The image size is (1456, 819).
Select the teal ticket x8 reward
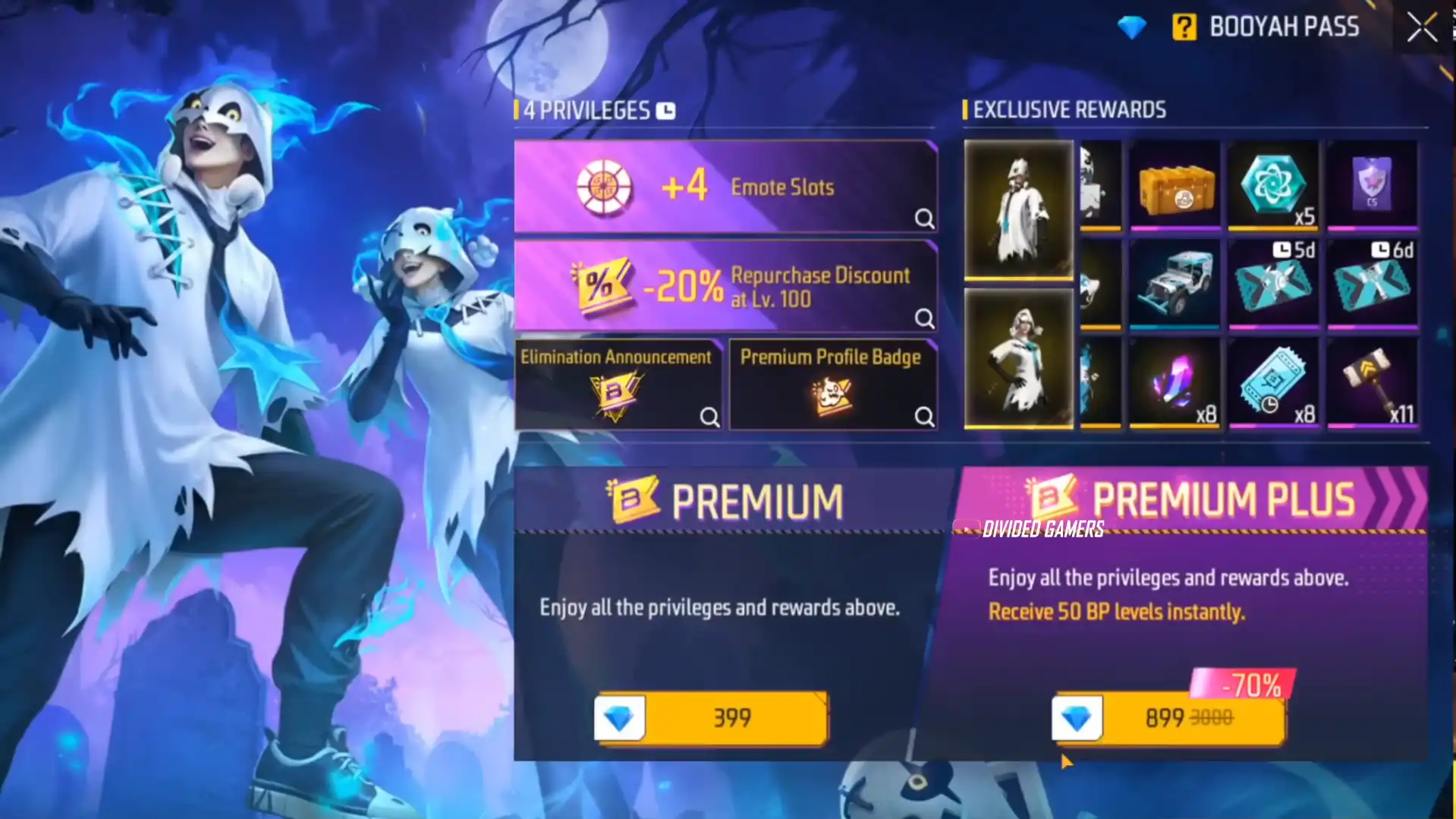click(x=1273, y=383)
